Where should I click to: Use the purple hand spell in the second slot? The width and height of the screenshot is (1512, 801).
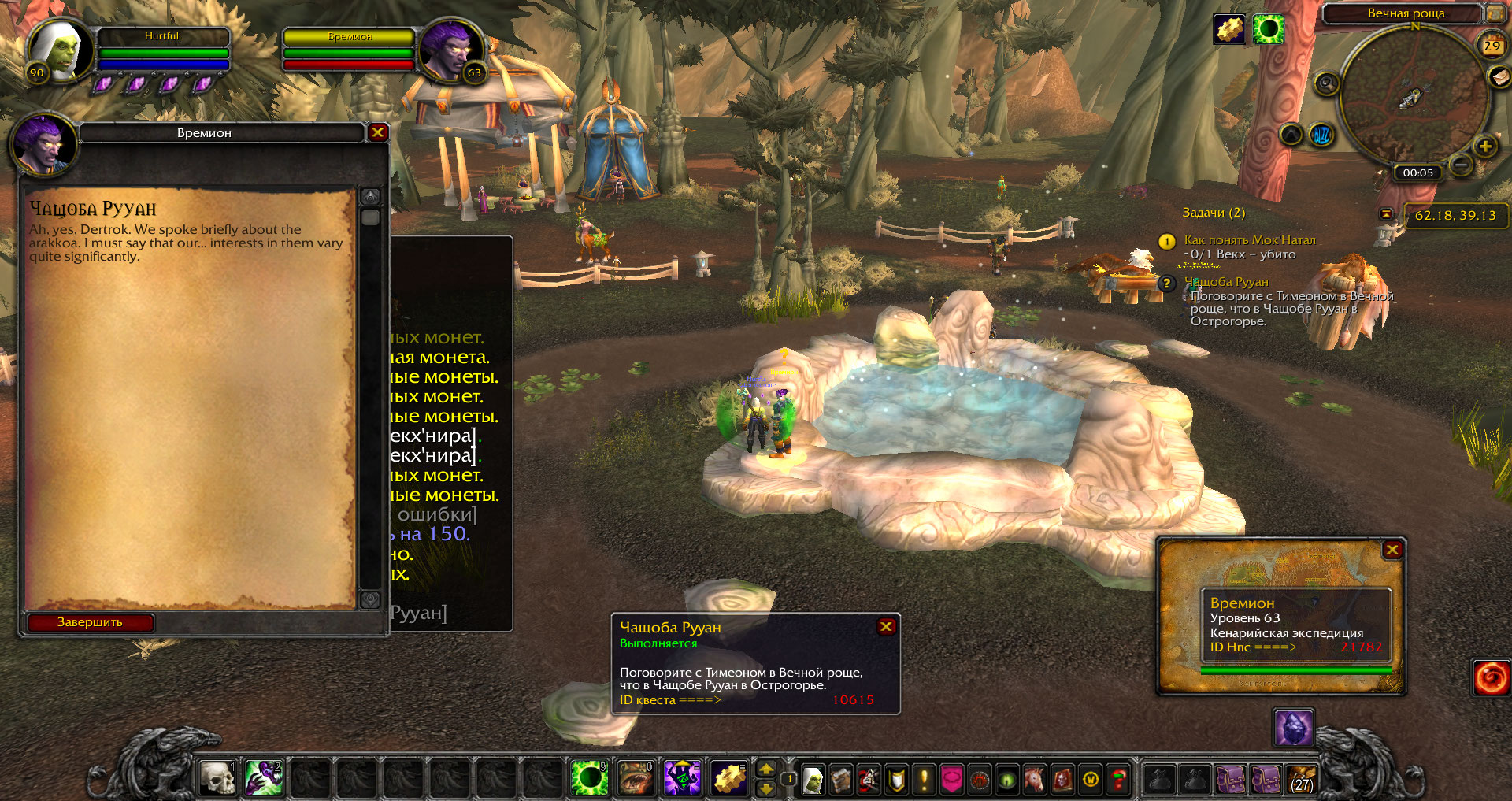pos(264,778)
